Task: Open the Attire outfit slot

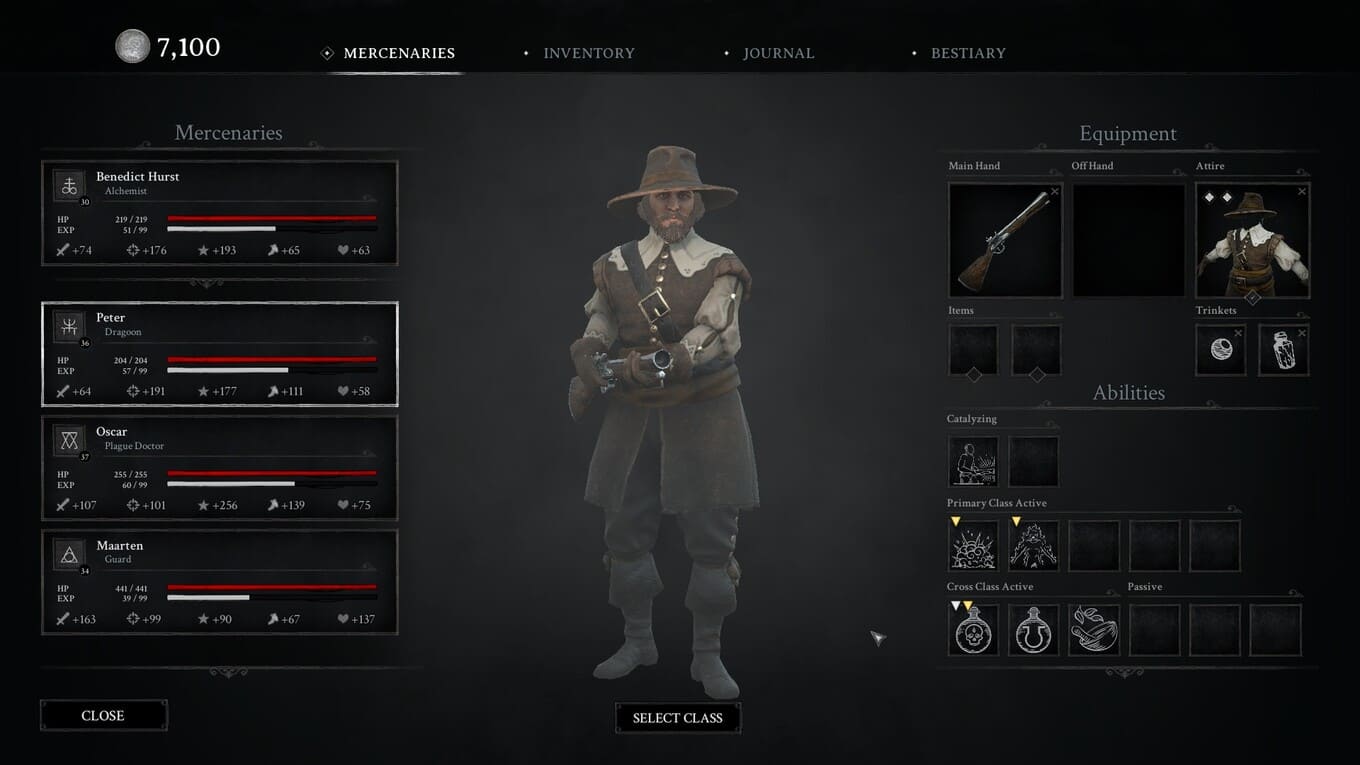Action: (x=1252, y=241)
